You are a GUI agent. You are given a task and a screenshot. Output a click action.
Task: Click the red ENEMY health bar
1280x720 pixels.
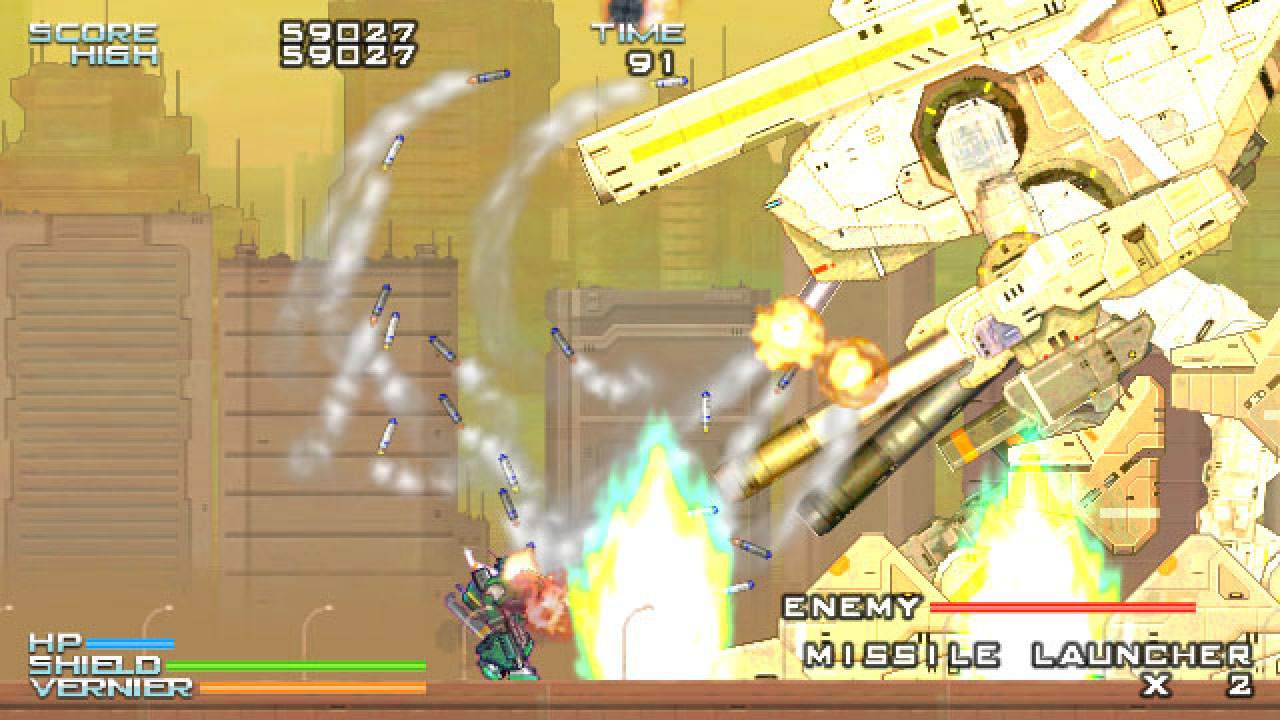click(1065, 608)
